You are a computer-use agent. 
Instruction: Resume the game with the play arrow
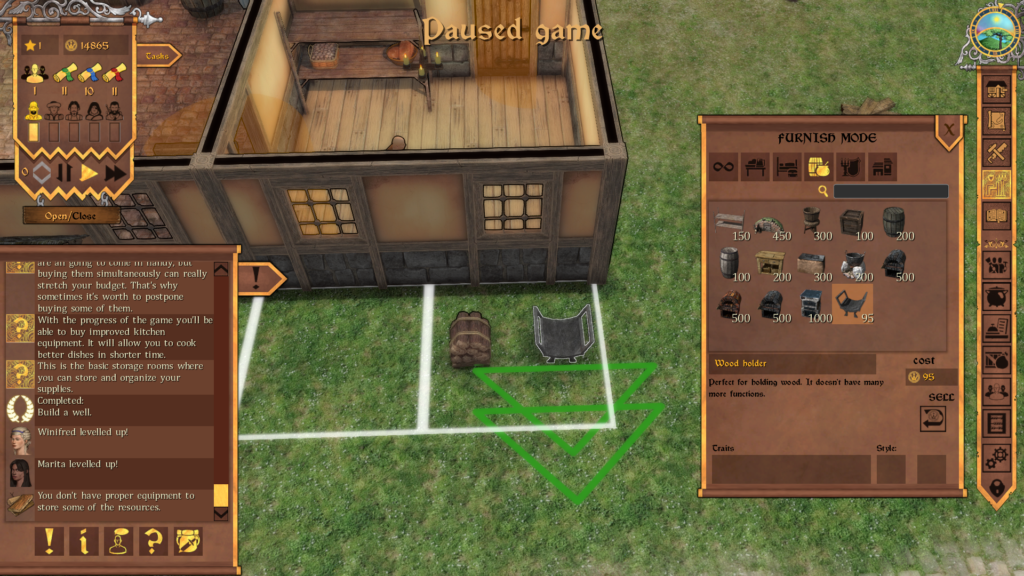[x=90, y=172]
